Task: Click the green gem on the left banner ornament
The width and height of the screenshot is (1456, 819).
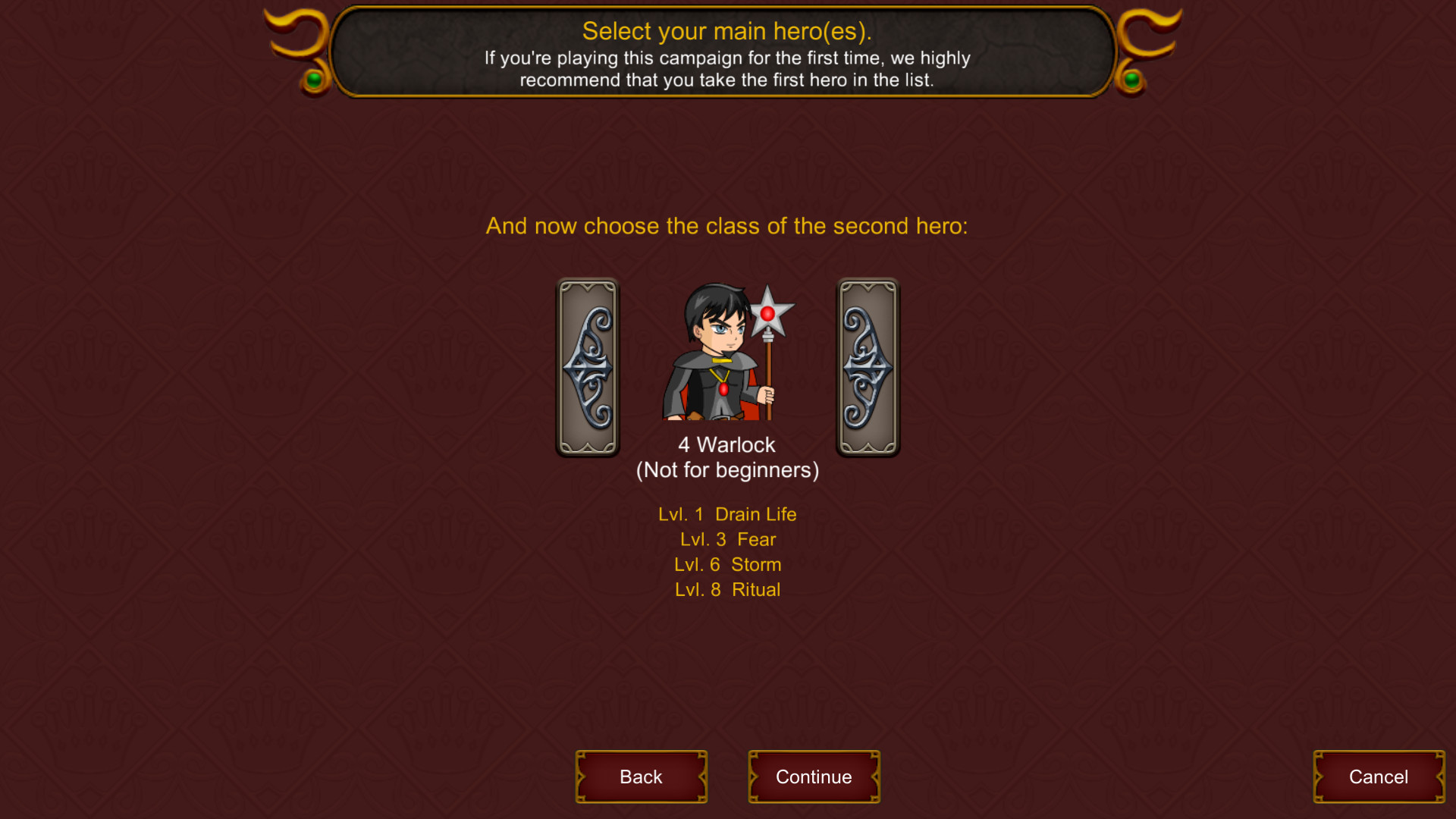Action: coord(312,80)
